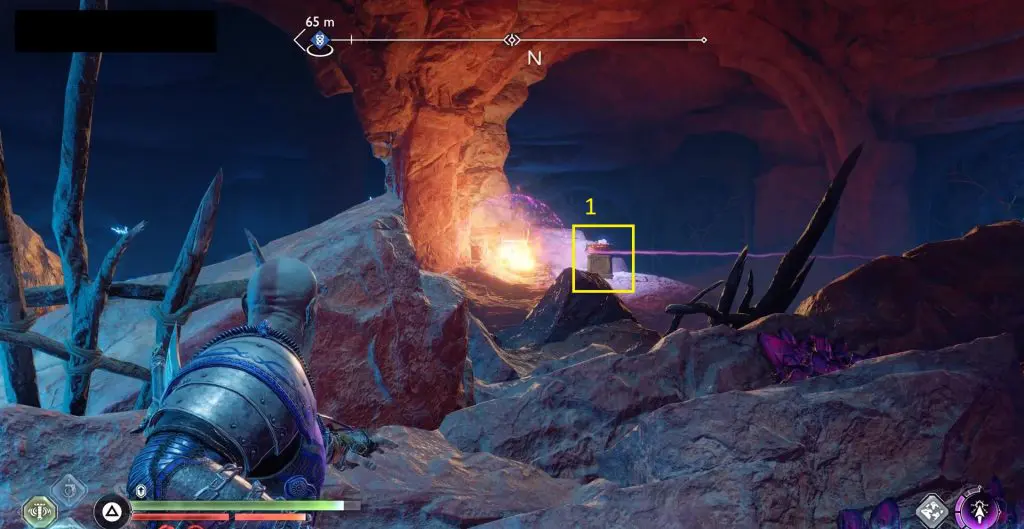
Task: Select the faded diamond runic ability icon
Action: [69, 488]
